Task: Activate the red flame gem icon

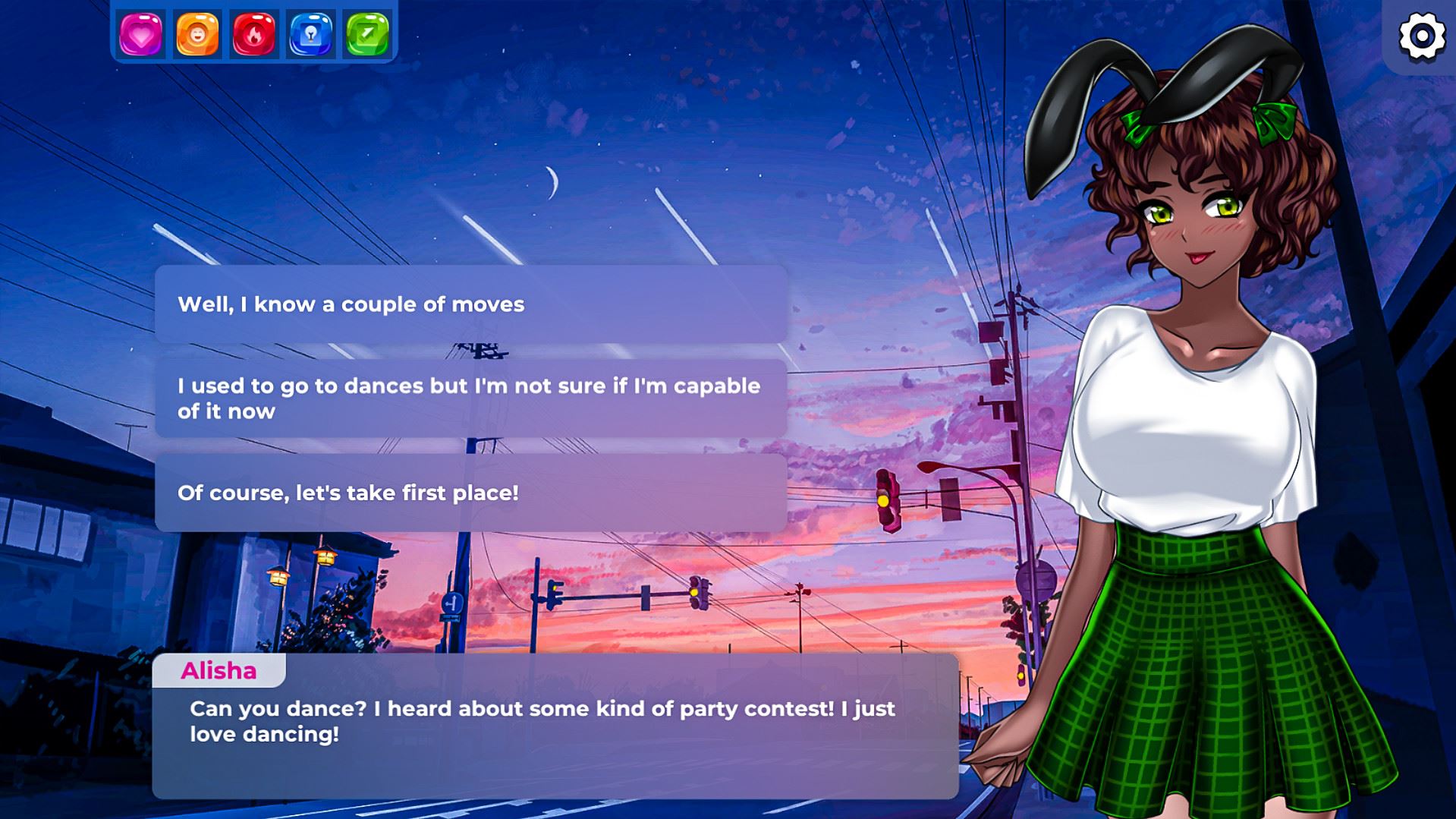Action: (254, 34)
